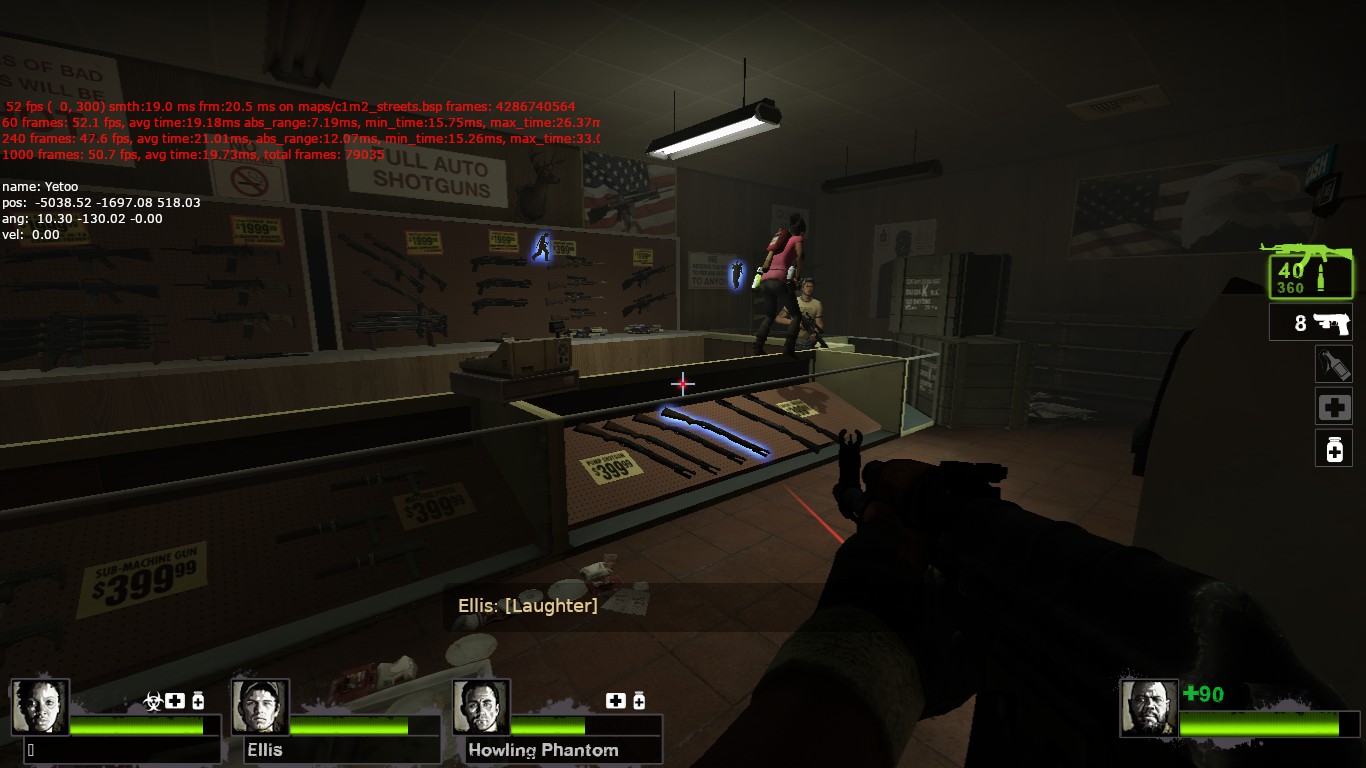Select Ellis's portrait thumbnail
Screen dimensions: 1366x768
(260, 707)
